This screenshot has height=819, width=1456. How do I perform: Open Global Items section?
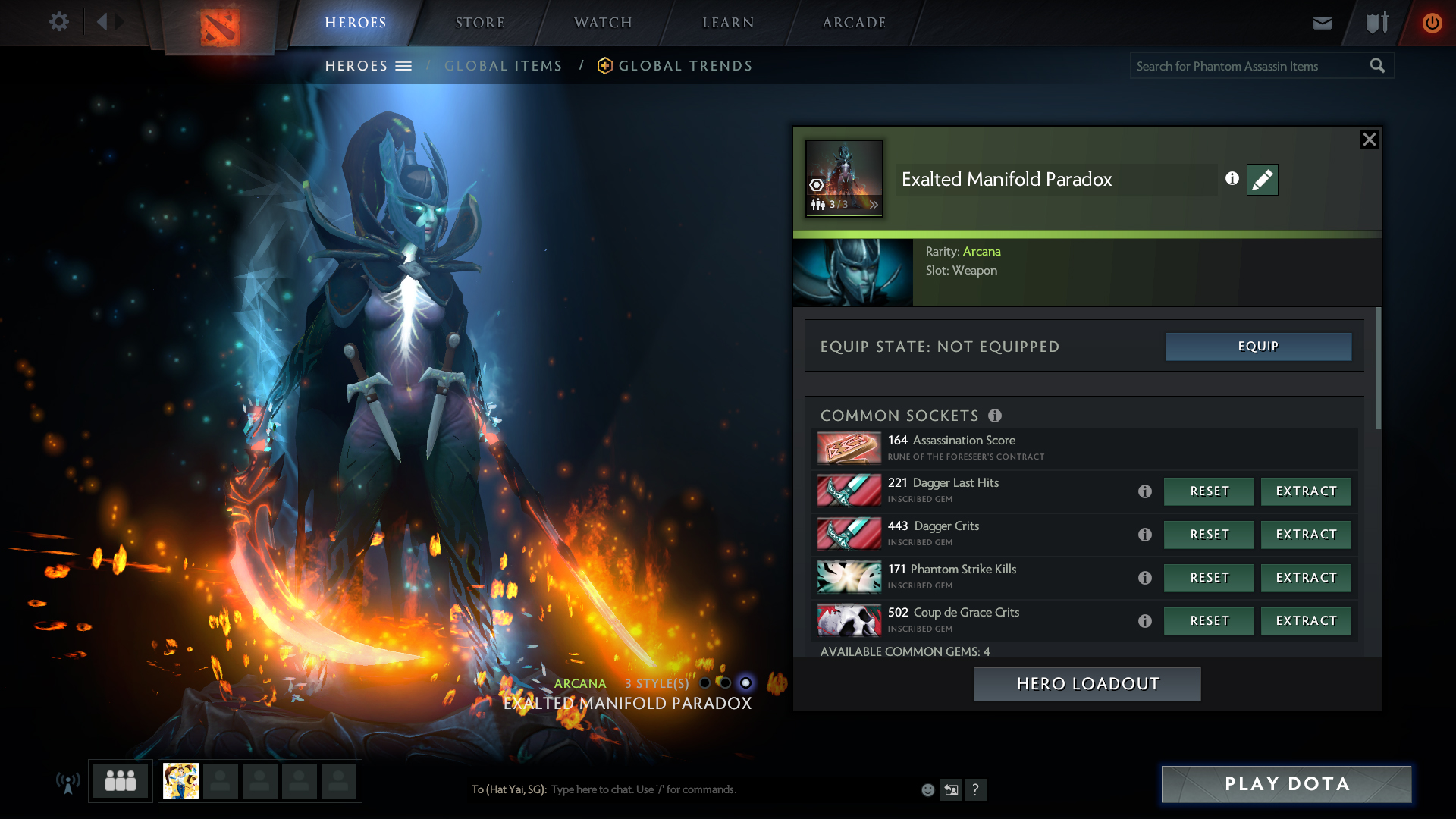click(x=503, y=66)
